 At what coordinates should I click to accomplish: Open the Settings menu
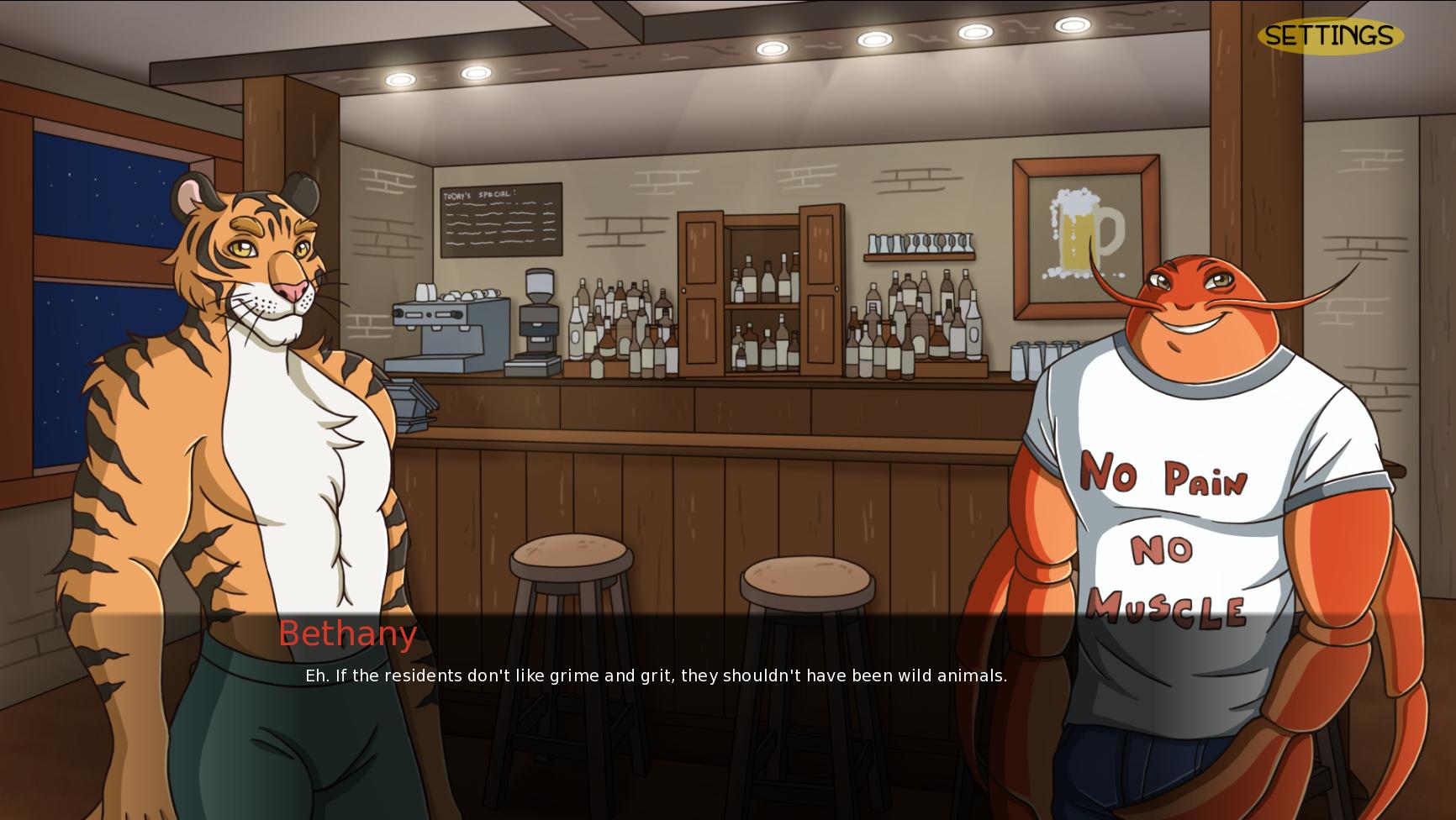point(1330,36)
